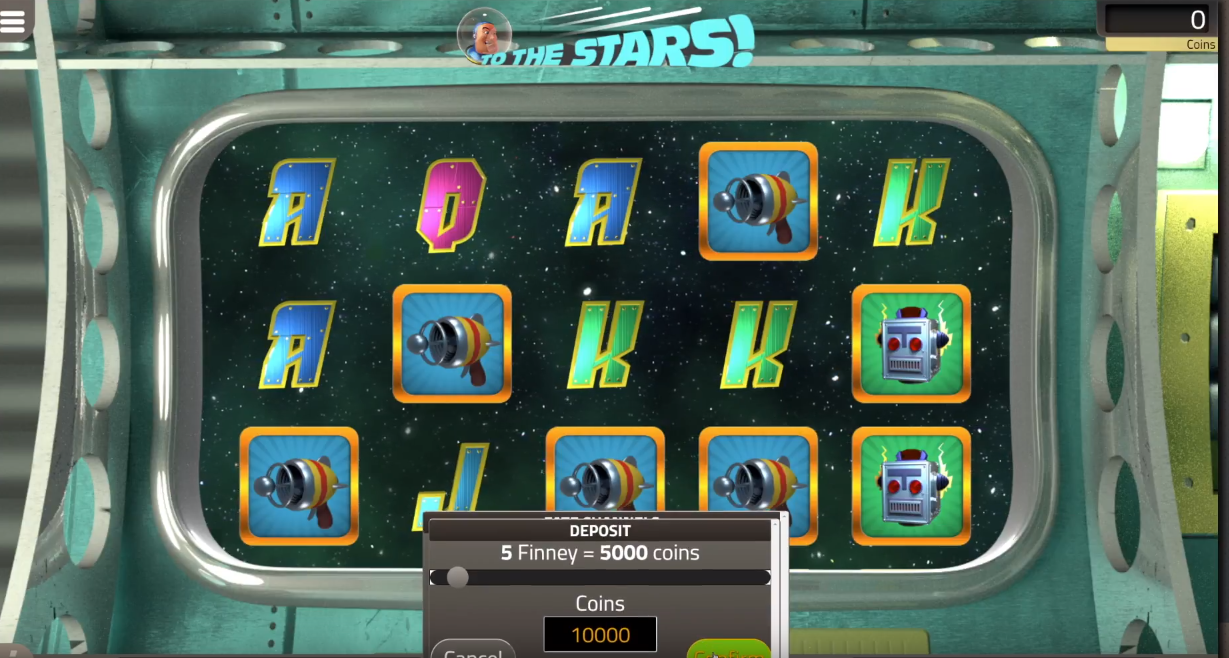Open the hamburger menu
1229x658 pixels.
point(13,22)
